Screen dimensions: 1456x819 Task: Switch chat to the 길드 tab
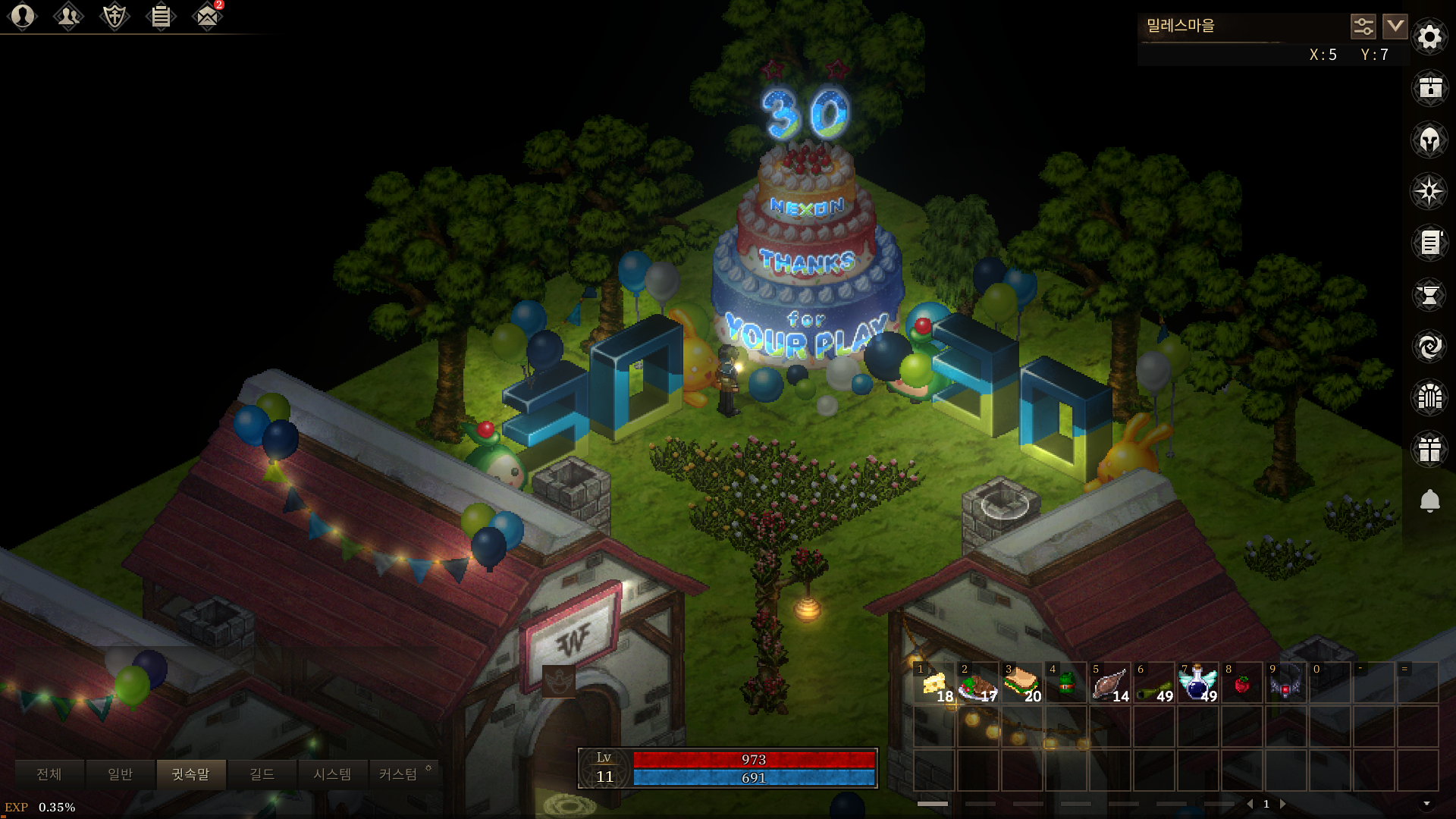[x=262, y=774]
